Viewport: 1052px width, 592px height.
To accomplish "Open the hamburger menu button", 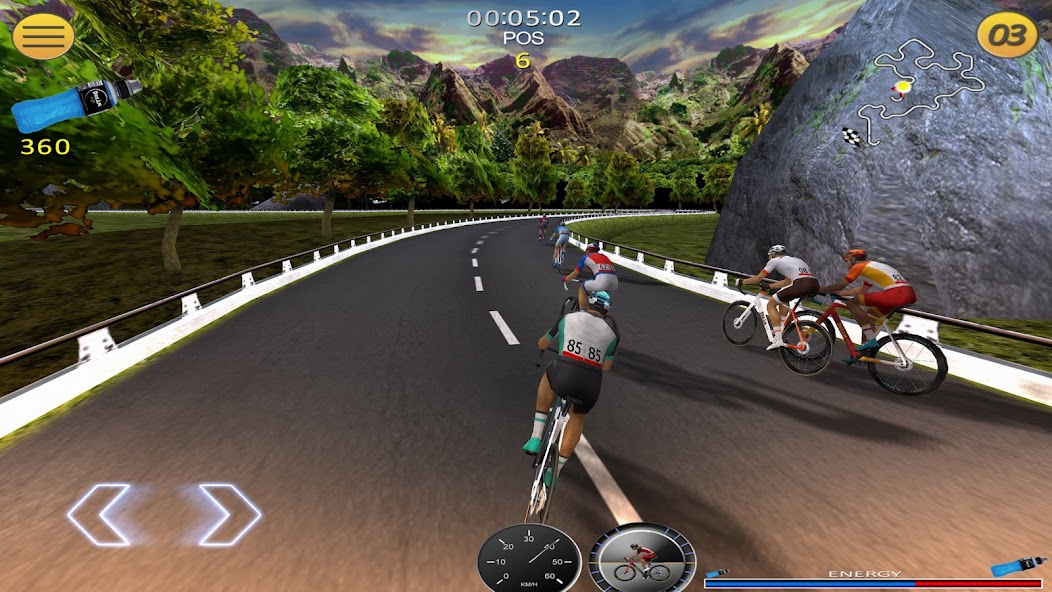I will (x=43, y=36).
